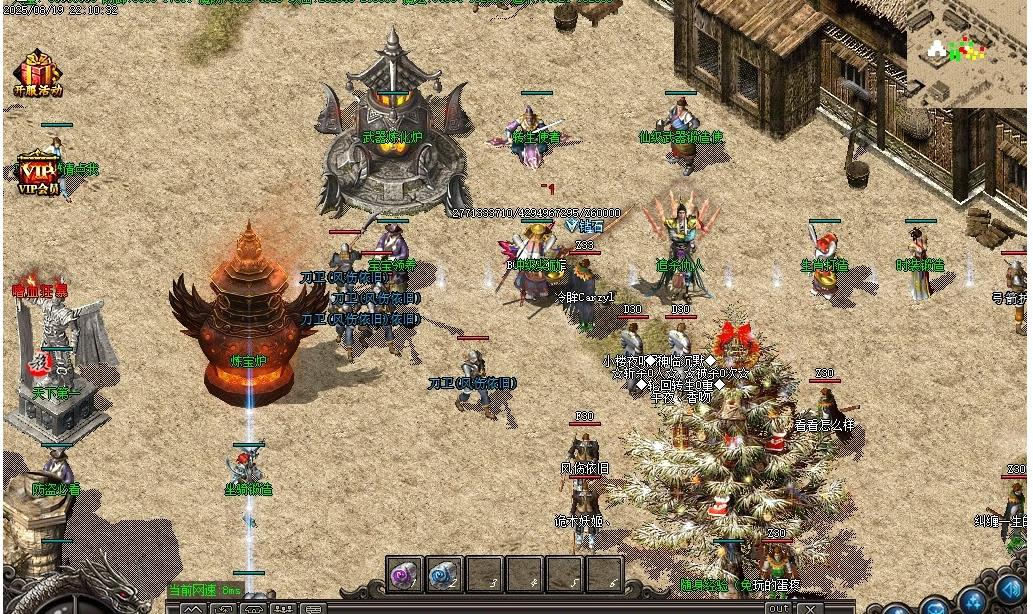Use the purple scroll in hotbar slot 1
This screenshot has width=1033, height=614.
click(405, 574)
